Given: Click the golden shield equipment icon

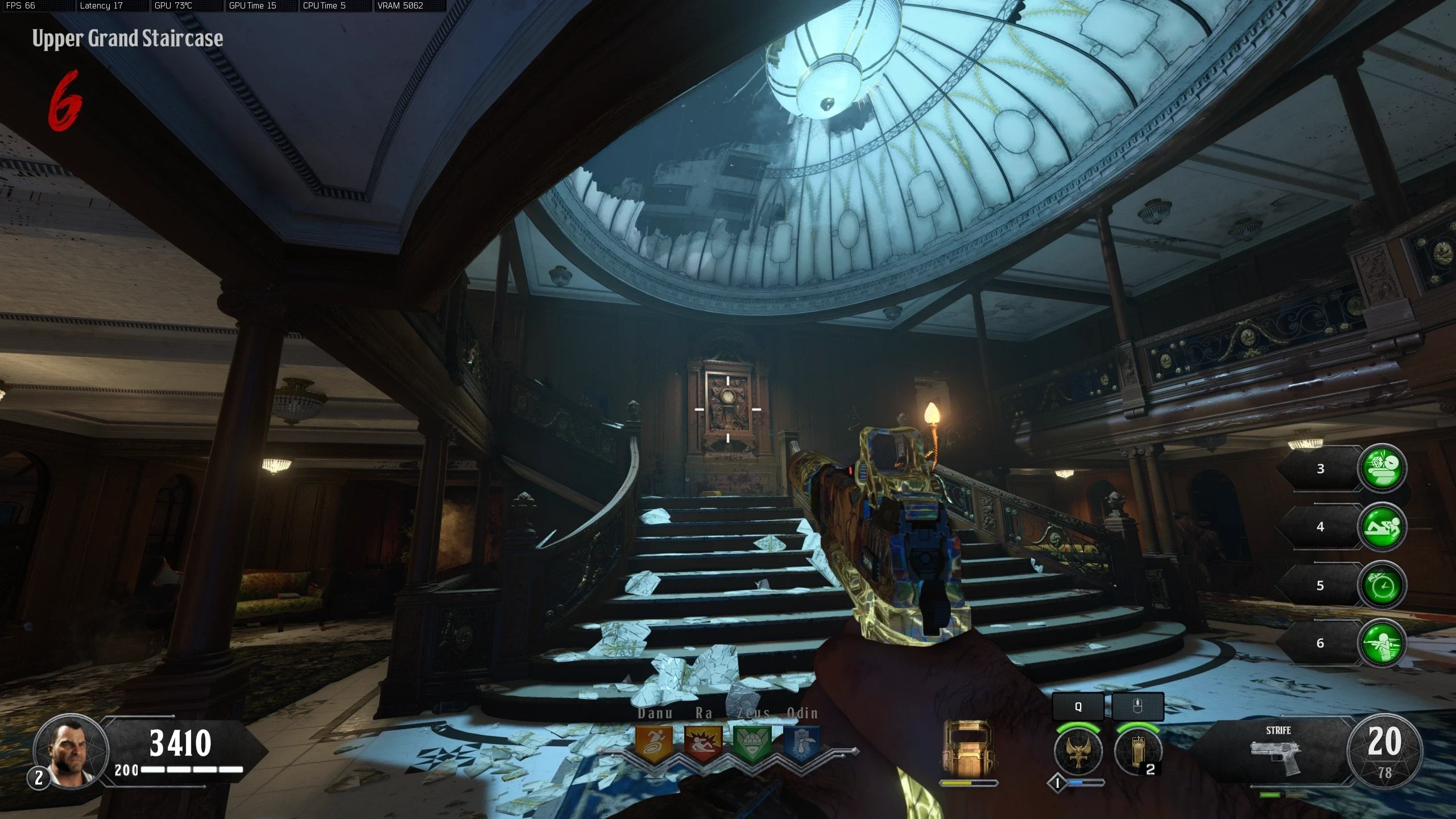Looking at the screenshot, I should (967, 749).
